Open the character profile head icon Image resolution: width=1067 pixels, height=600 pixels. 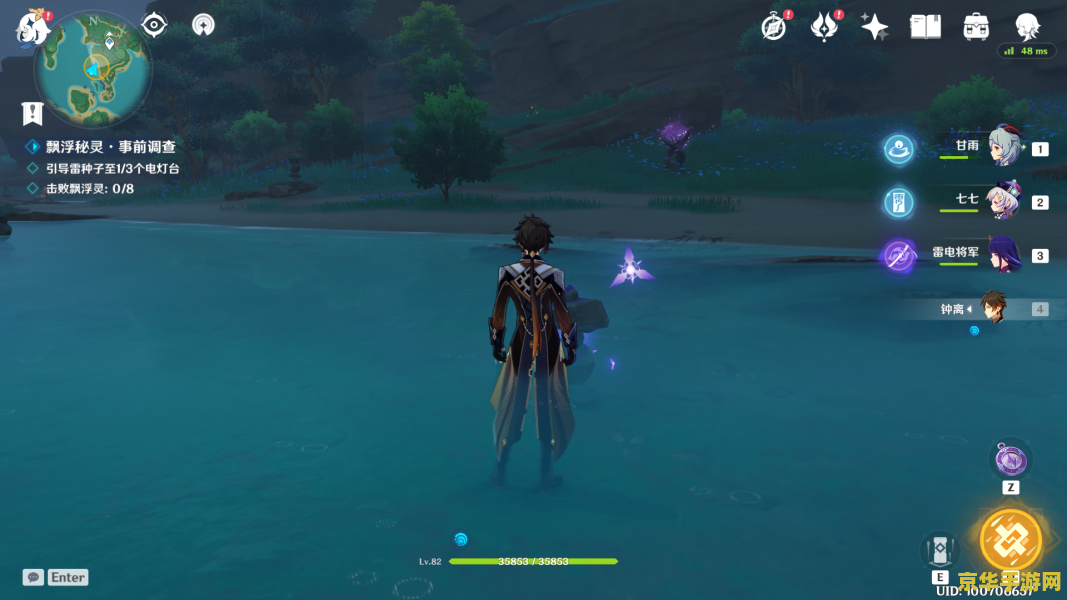click(x=1027, y=25)
